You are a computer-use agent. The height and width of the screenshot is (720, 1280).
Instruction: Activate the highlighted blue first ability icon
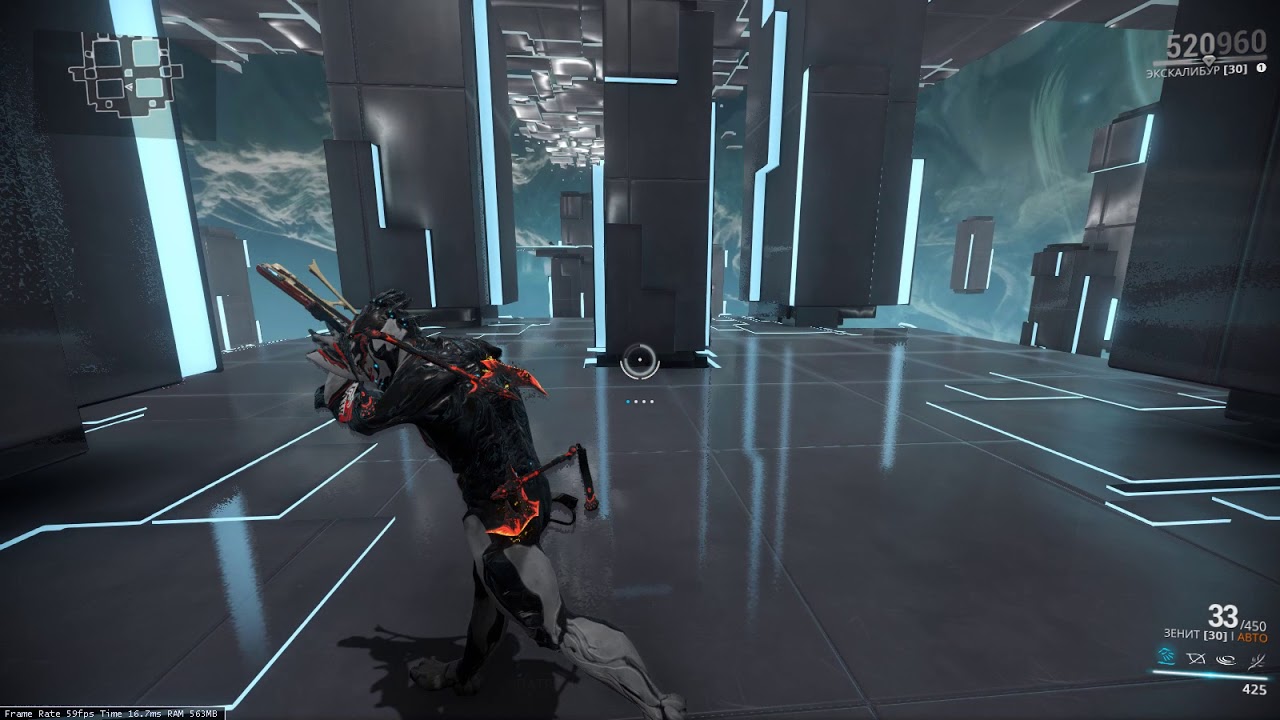point(1166,657)
